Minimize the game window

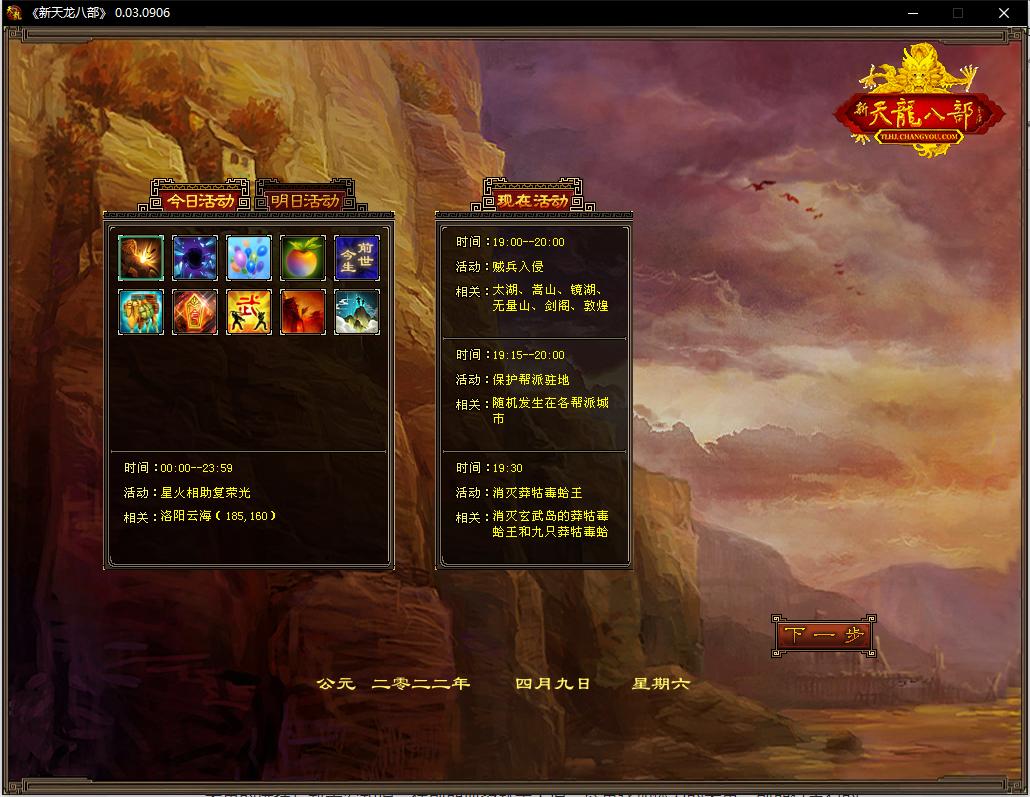pyautogui.click(x=912, y=13)
